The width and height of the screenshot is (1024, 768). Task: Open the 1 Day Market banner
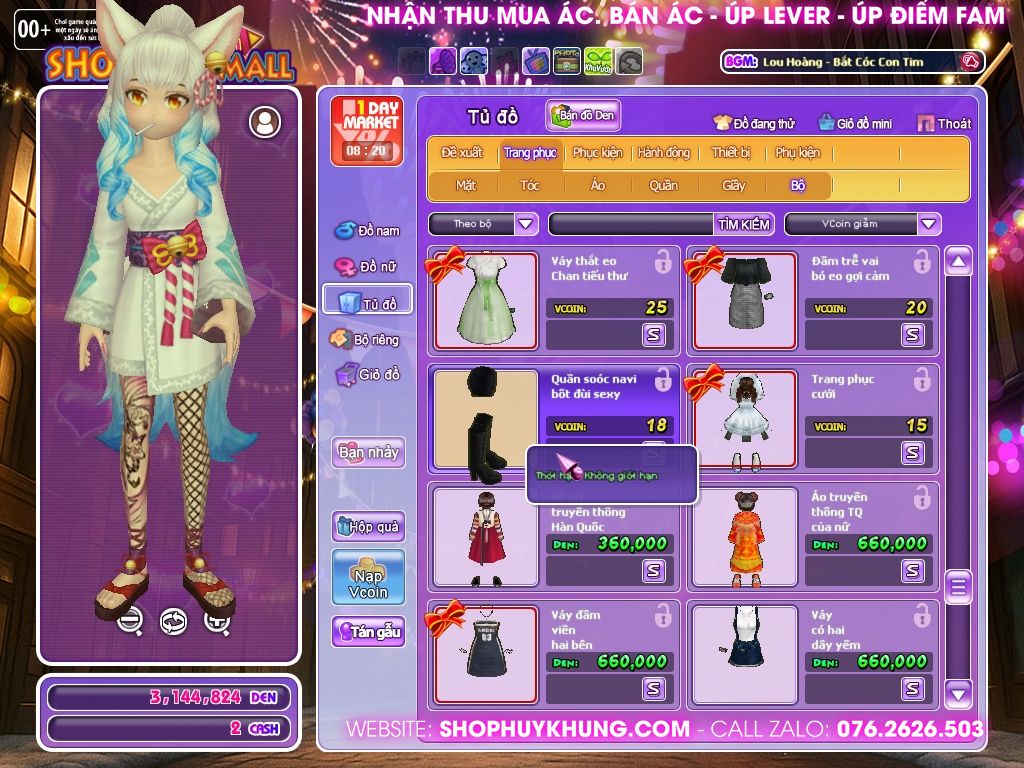click(x=367, y=131)
